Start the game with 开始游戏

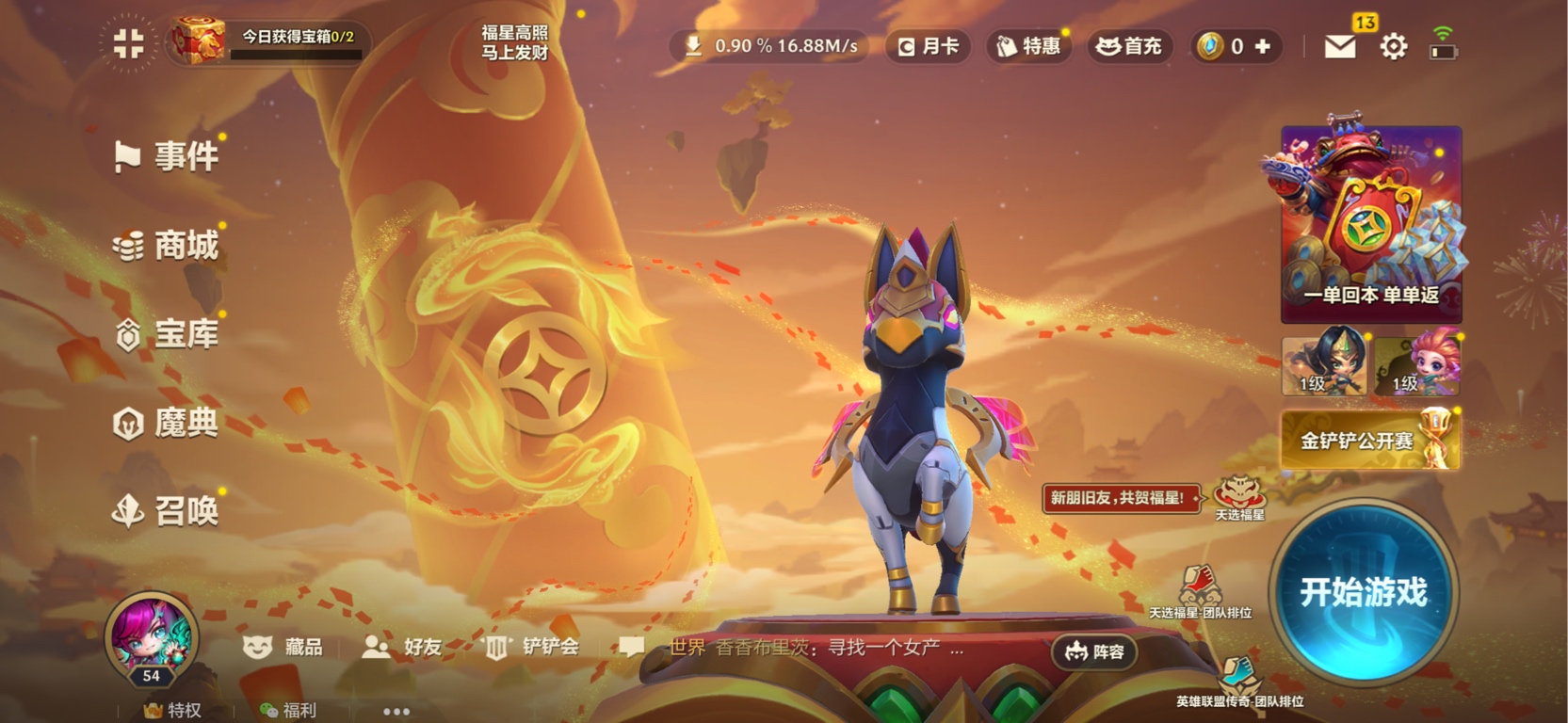tap(1363, 592)
